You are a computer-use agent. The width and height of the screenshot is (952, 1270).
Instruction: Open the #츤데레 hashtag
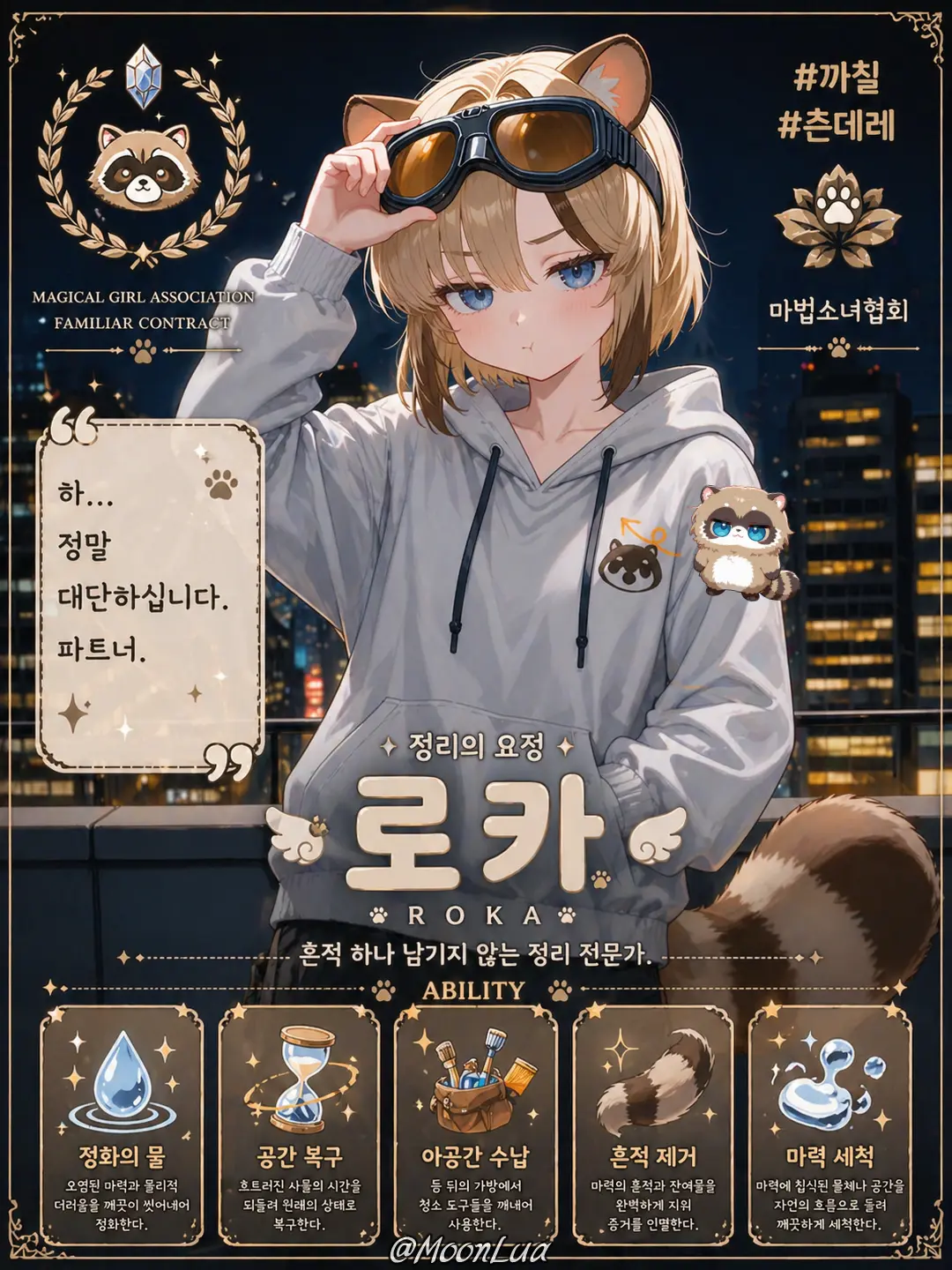tap(837, 124)
